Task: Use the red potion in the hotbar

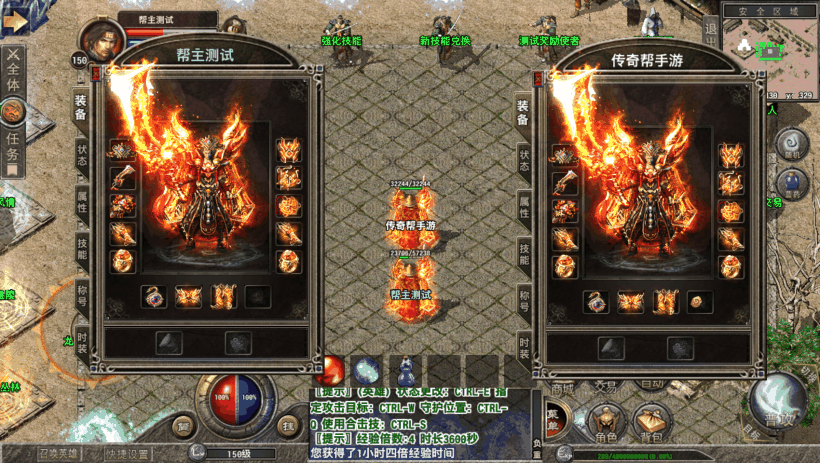Action: [332, 368]
